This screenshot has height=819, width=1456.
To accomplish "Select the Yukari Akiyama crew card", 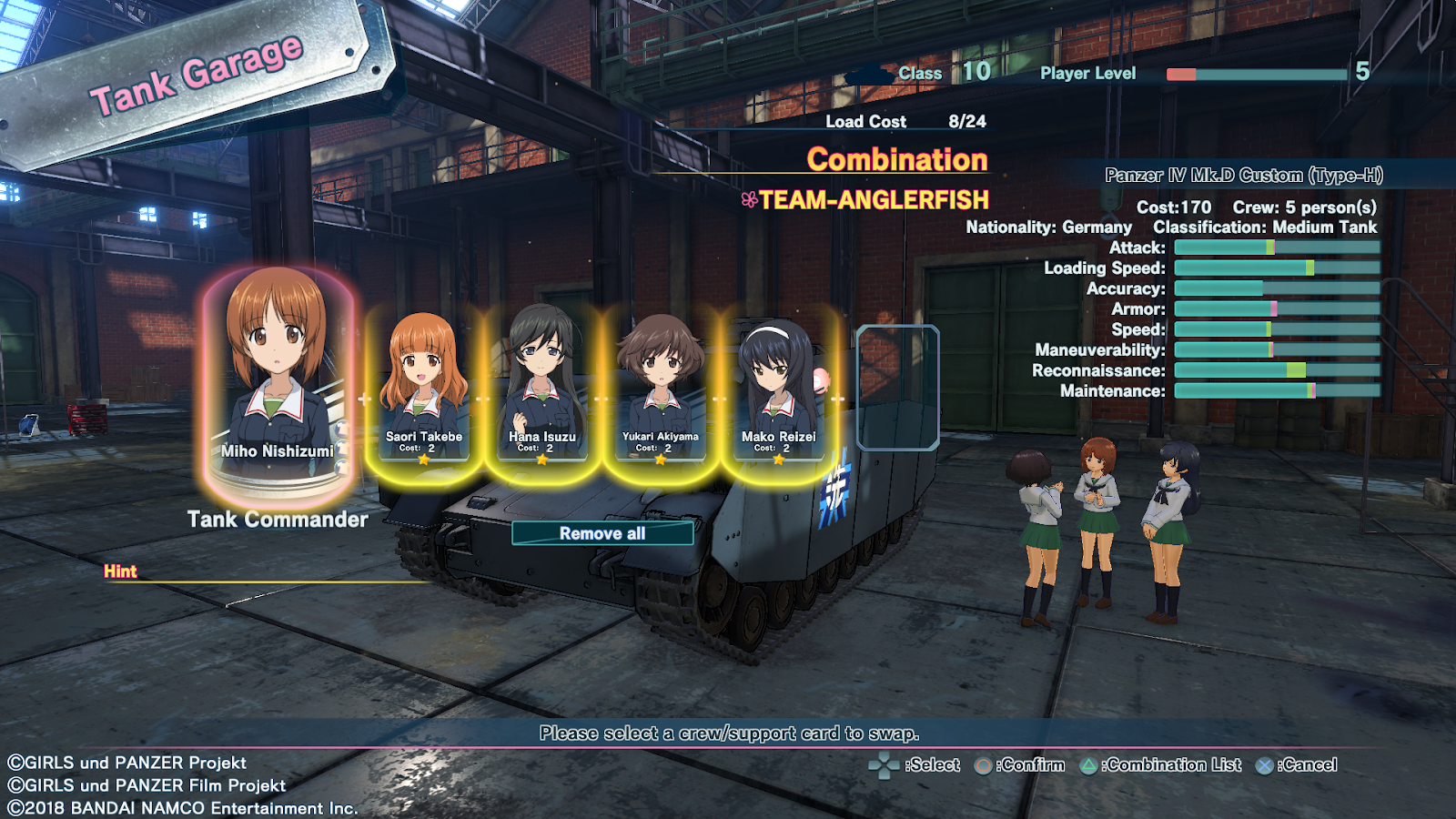I will (661, 387).
